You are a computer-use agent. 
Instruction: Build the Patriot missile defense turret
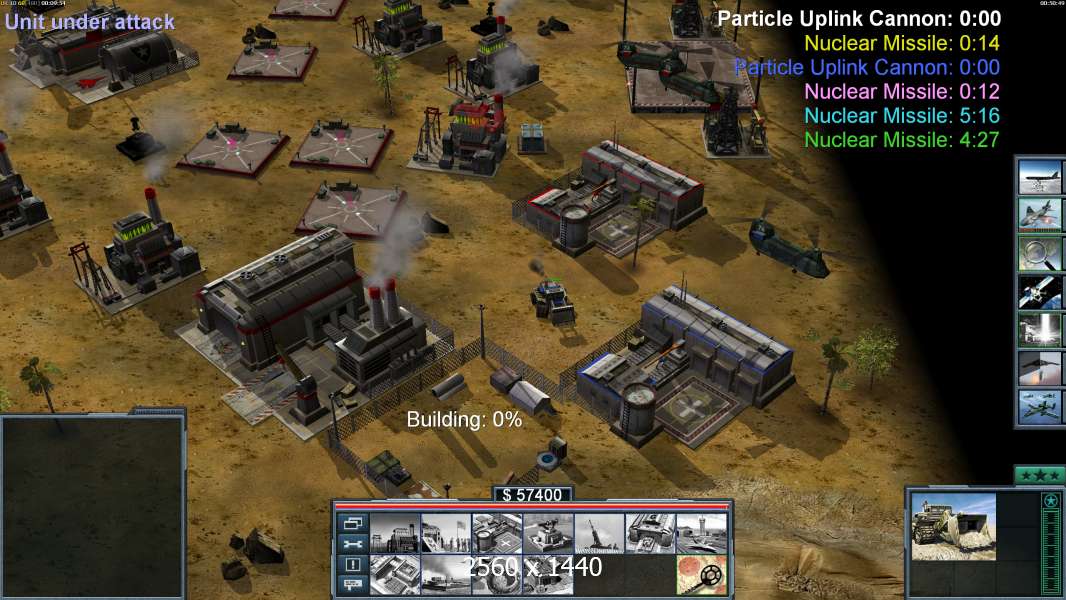point(547,533)
